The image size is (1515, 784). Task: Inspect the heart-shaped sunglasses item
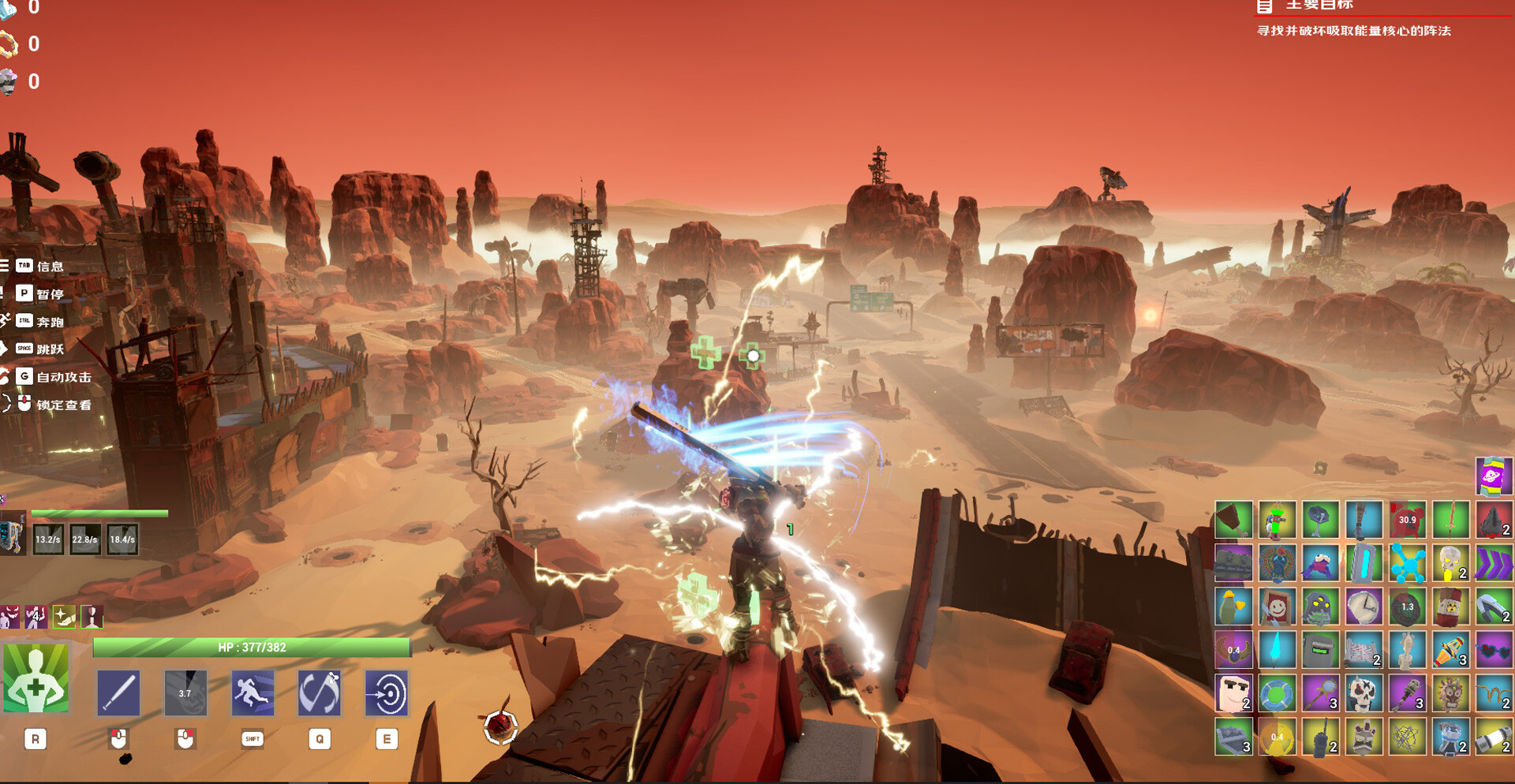1493,651
